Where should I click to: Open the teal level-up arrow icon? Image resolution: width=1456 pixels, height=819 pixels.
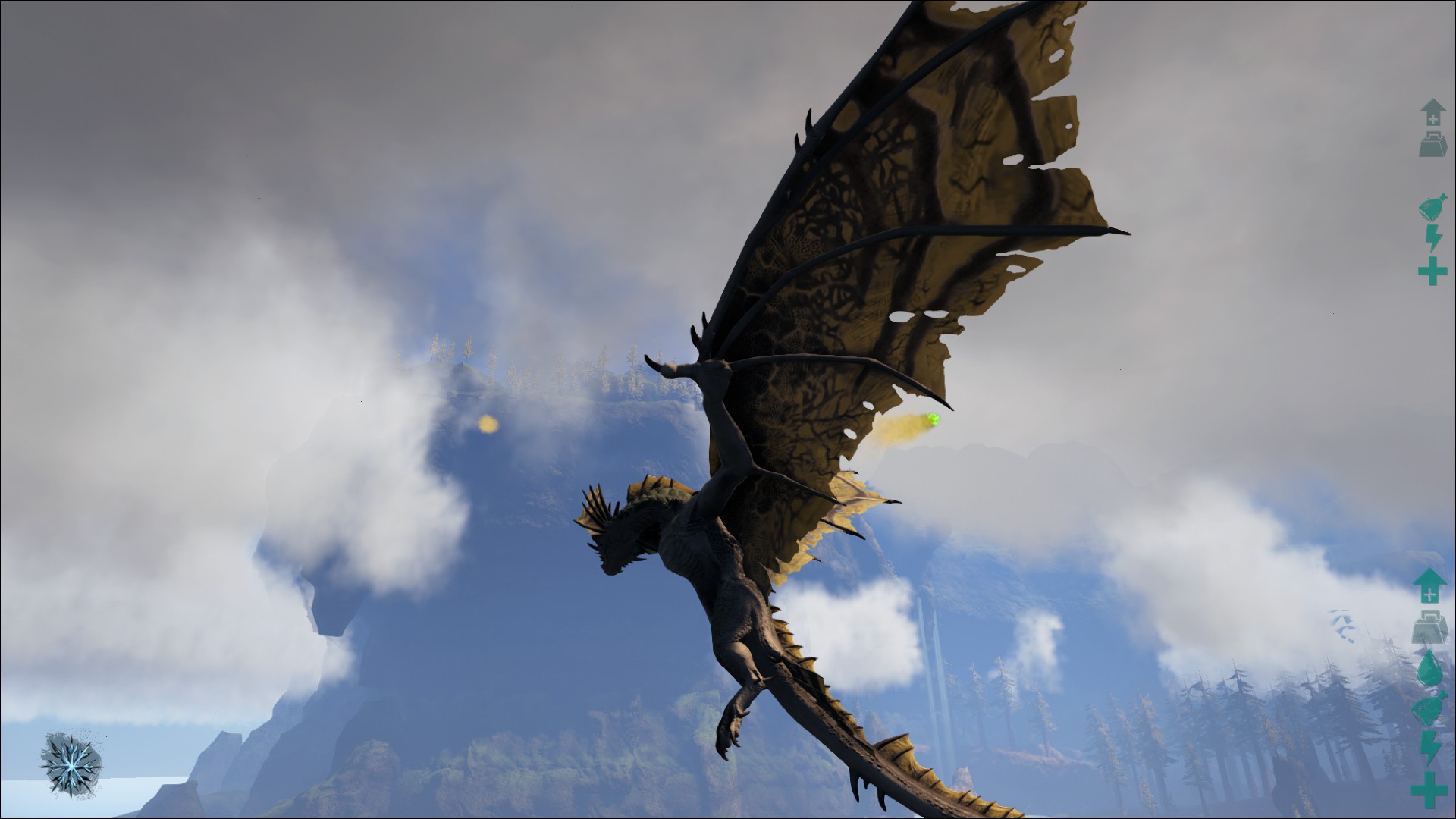point(1429,585)
